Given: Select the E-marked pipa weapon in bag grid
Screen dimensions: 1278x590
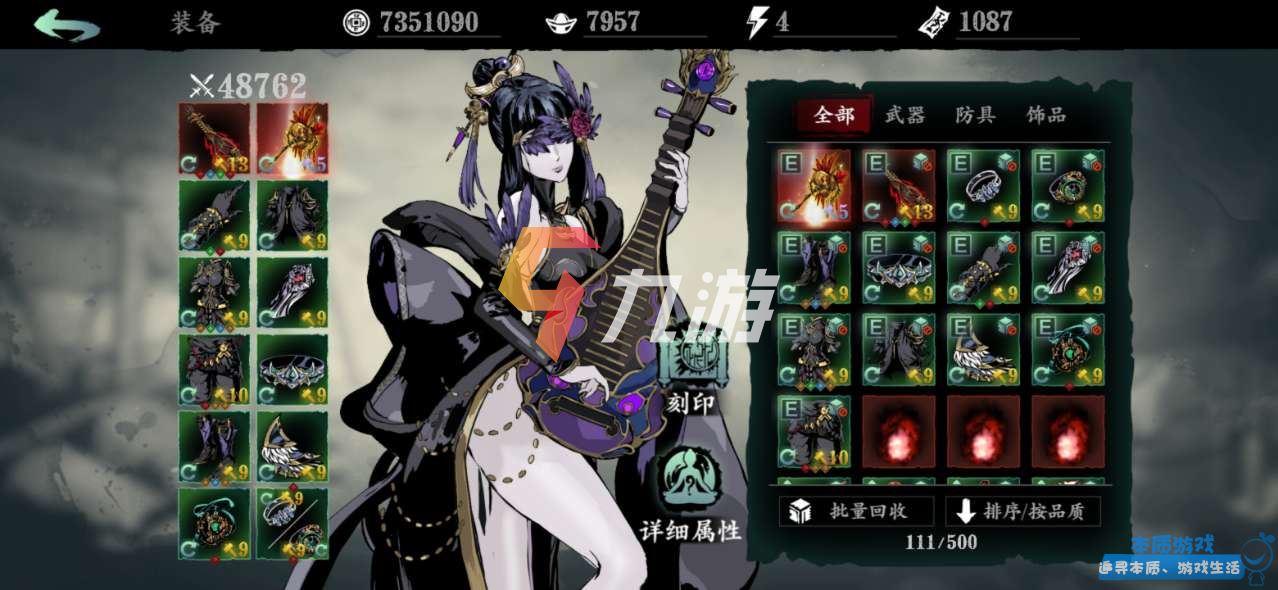Looking at the screenshot, I should (898, 186).
